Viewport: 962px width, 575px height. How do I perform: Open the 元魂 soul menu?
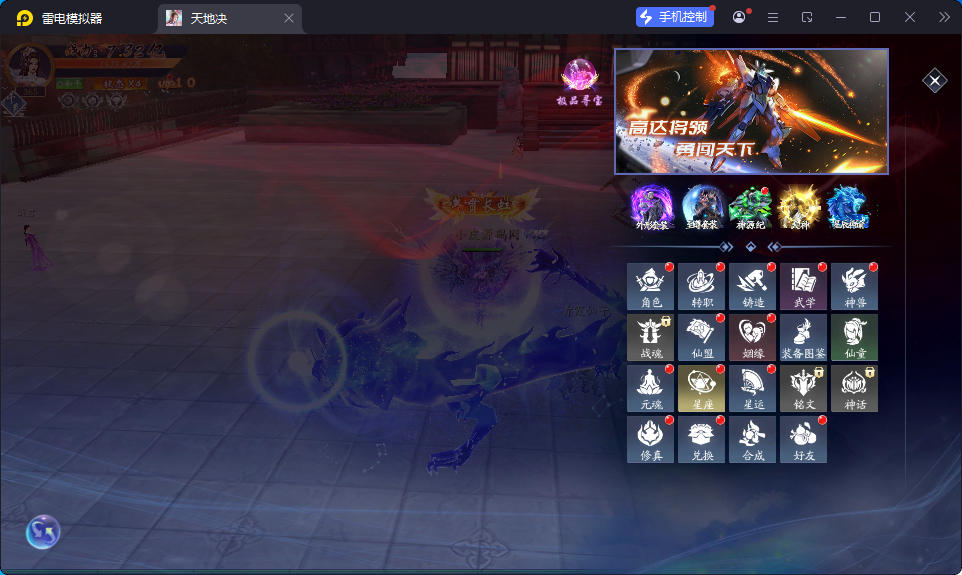651,388
